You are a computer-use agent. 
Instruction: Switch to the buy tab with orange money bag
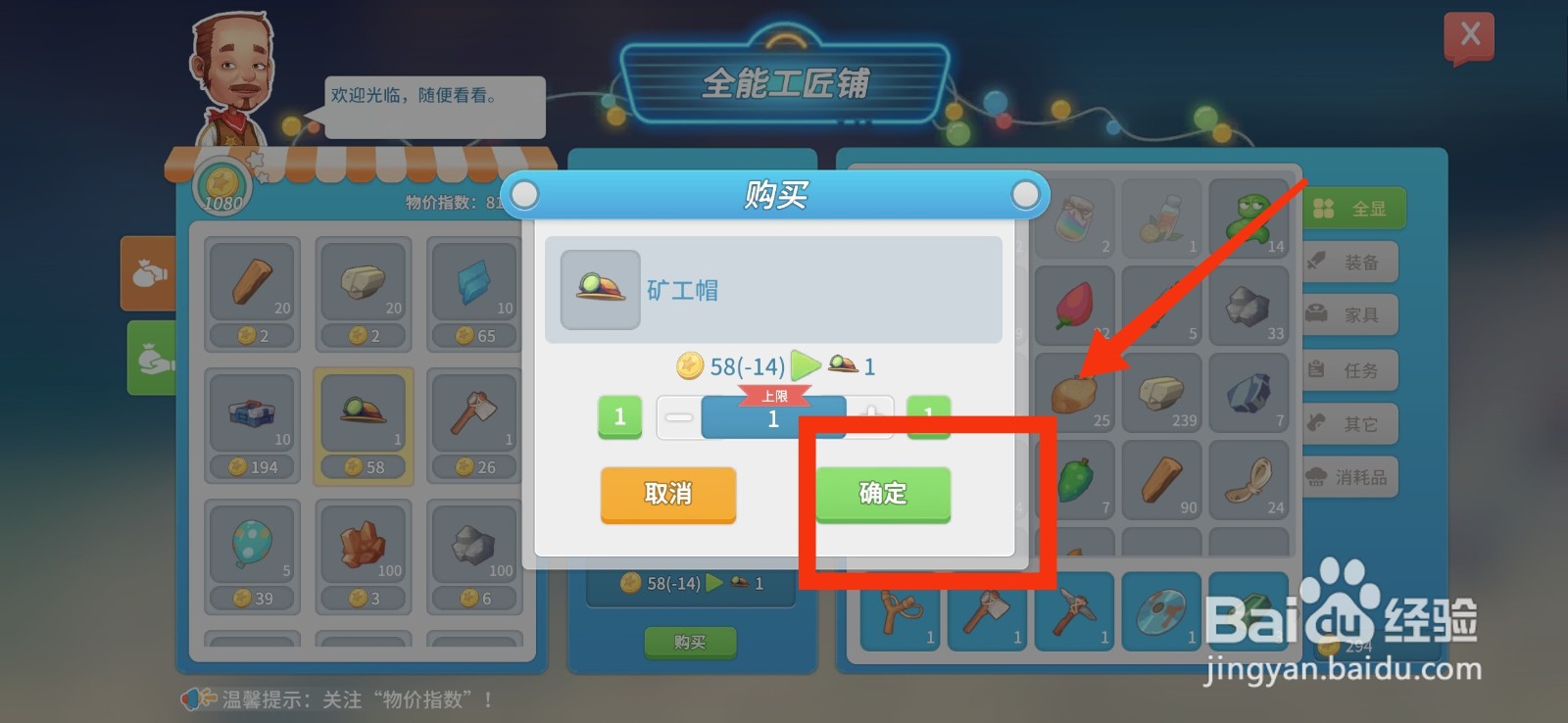[x=149, y=274]
